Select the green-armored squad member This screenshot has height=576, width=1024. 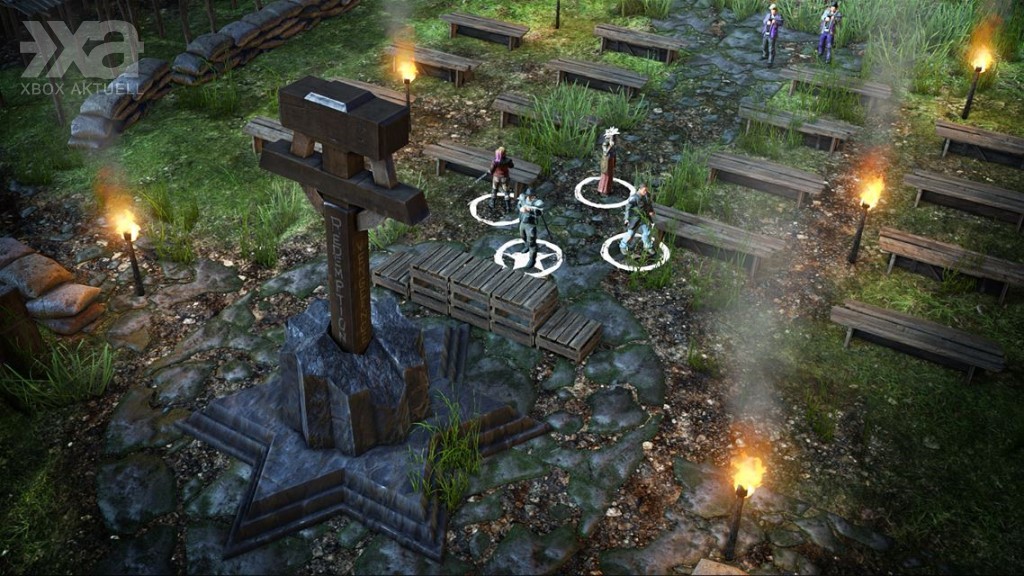[x=638, y=220]
